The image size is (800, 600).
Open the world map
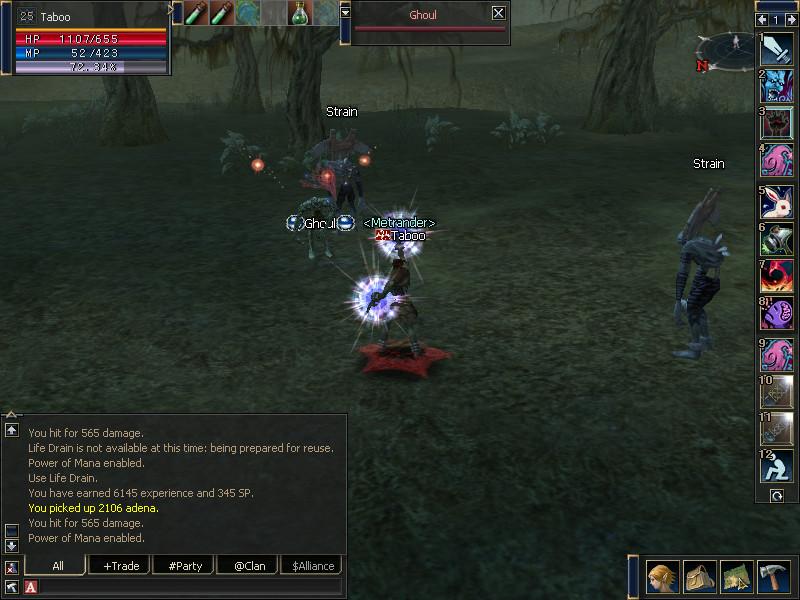[735, 577]
